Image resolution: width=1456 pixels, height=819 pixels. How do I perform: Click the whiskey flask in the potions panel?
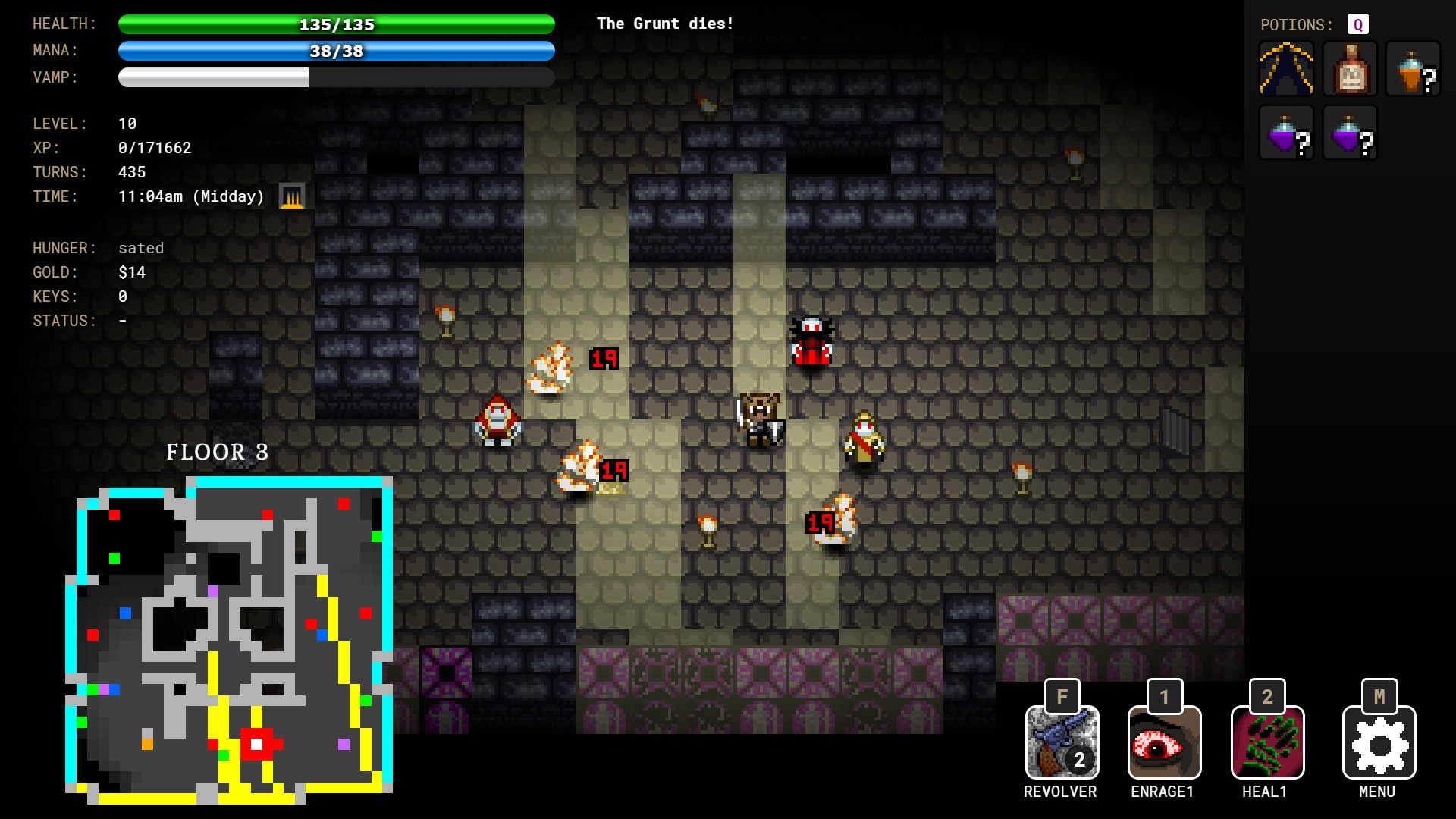coord(1349,68)
